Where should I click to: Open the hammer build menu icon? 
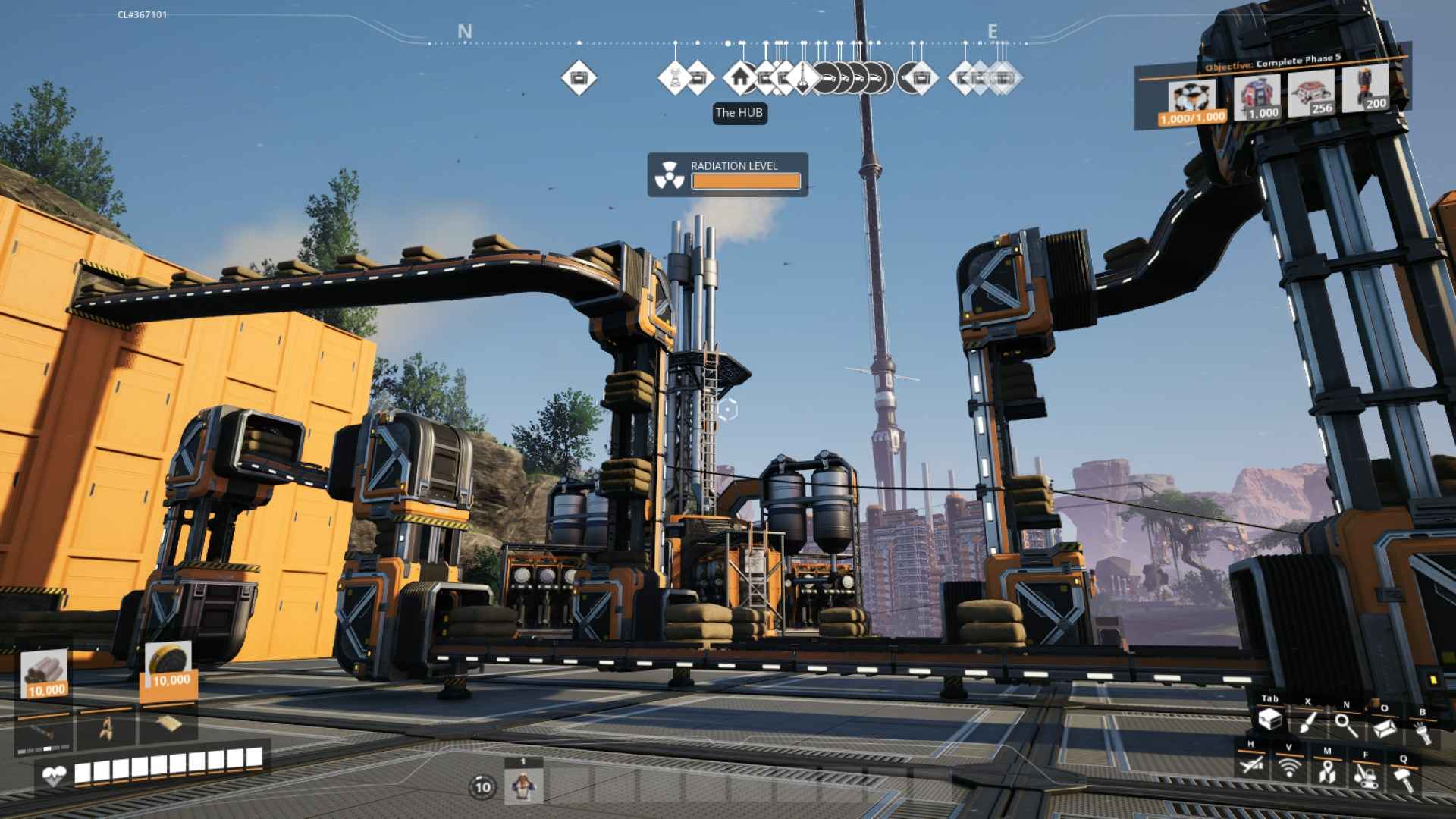tap(1403, 779)
